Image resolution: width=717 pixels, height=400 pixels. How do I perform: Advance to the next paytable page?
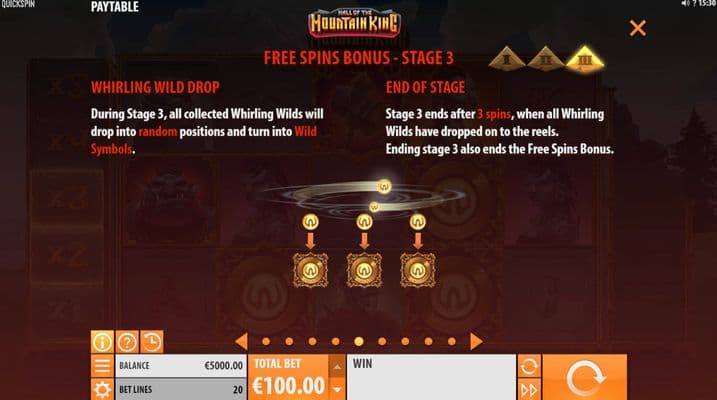[x=476, y=341]
